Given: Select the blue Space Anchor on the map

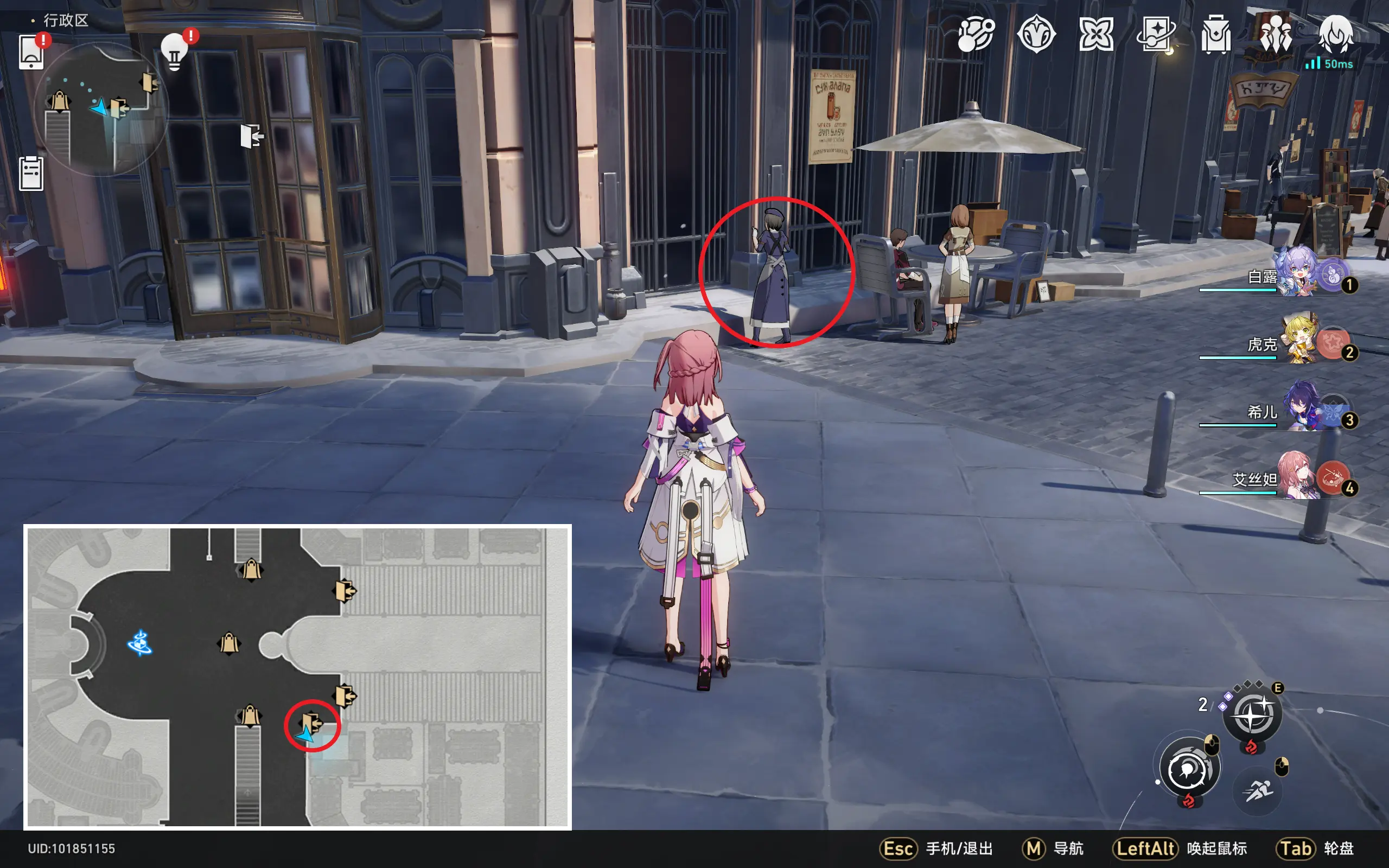Looking at the screenshot, I should [139, 643].
